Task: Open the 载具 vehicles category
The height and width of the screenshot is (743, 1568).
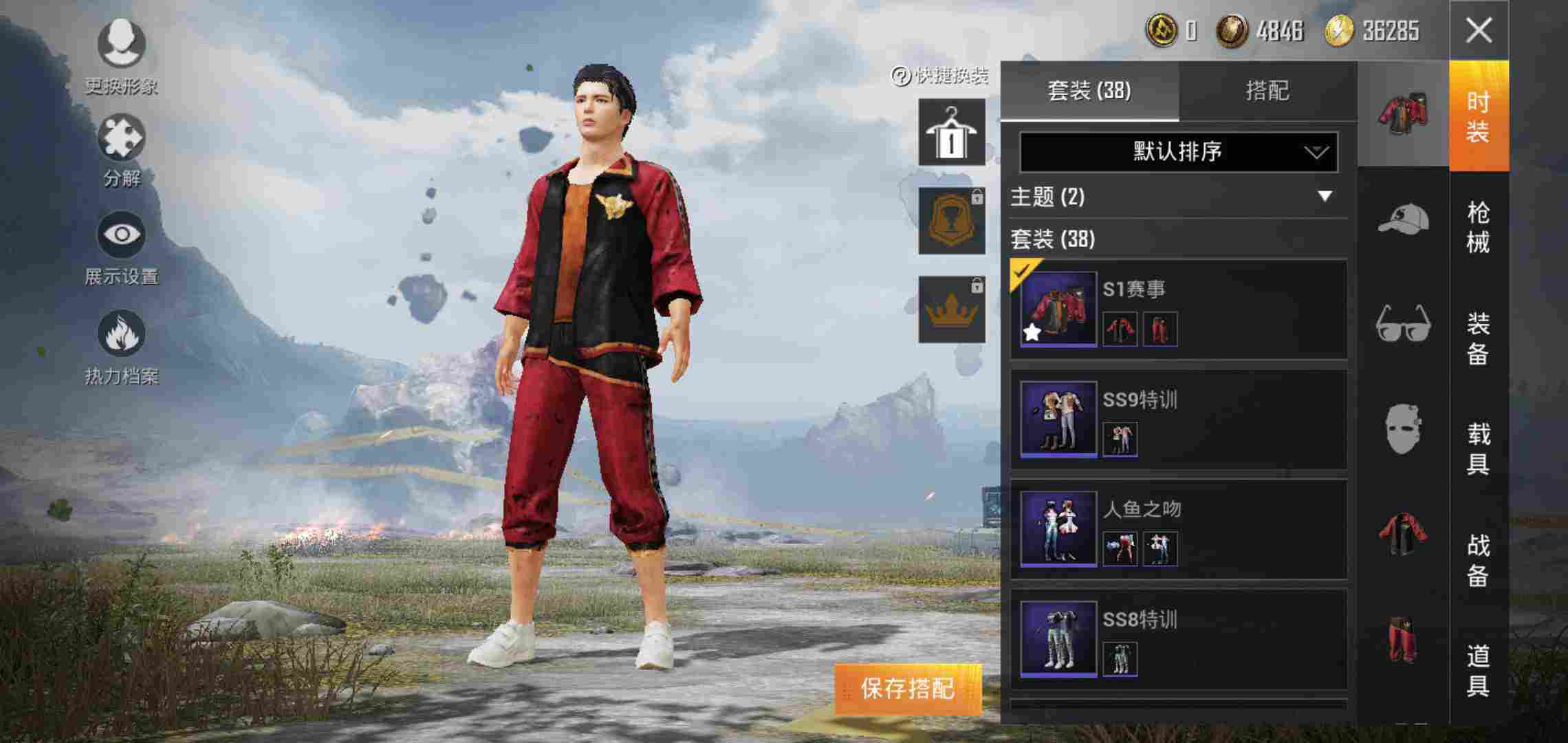Action: 1479,449
